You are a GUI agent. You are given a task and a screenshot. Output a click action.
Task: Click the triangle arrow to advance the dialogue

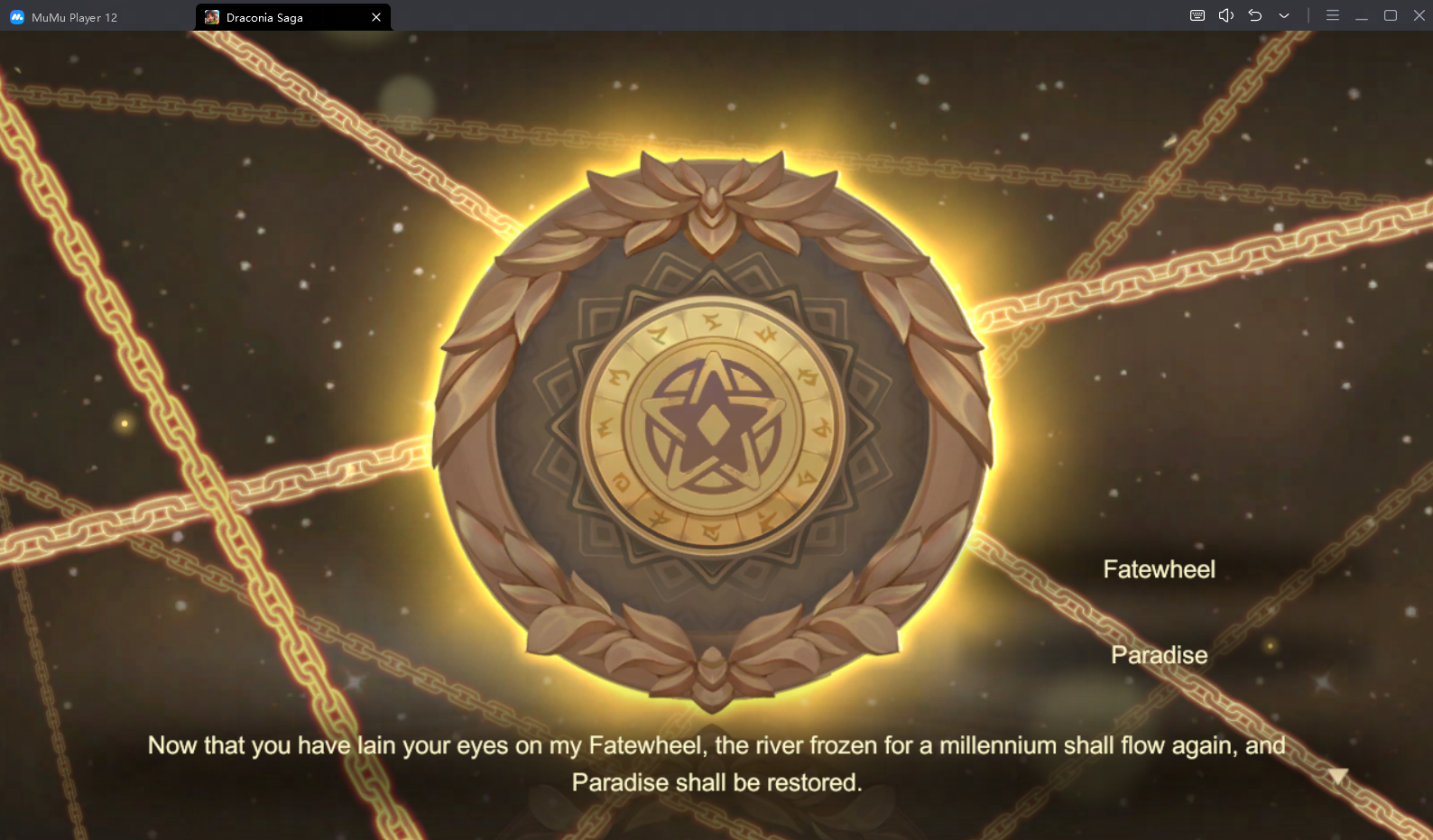pyautogui.click(x=1336, y=774)
